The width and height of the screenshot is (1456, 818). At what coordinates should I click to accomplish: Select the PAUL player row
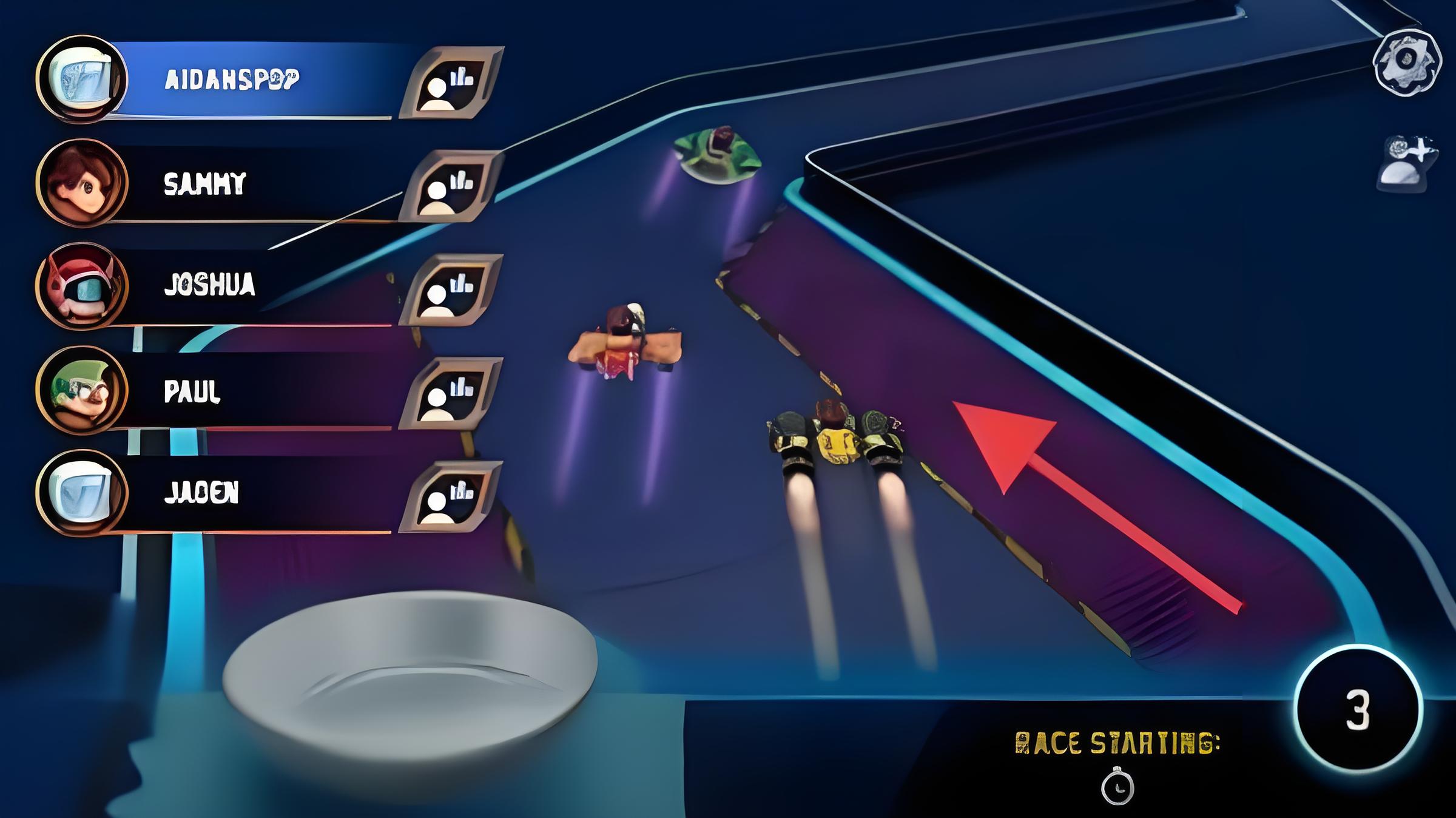(x=255, y=391)
